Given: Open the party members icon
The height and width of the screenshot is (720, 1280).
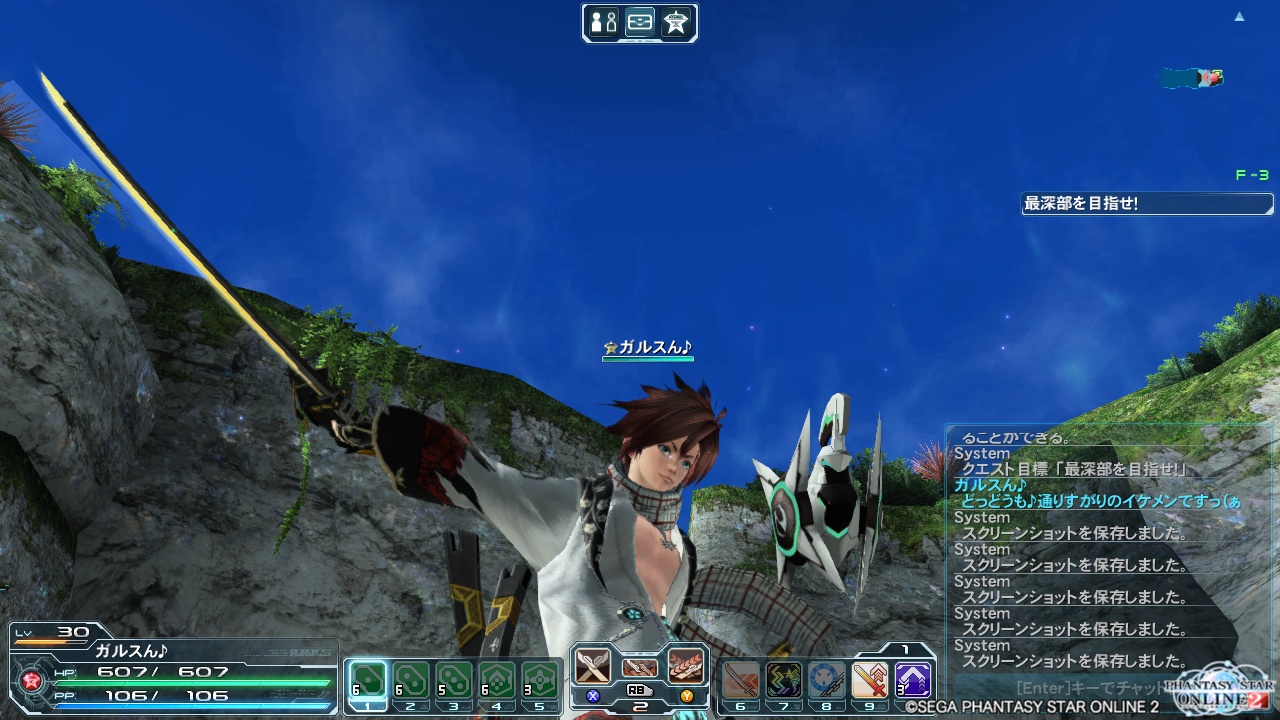Looking at the screenshot, I should (603, 23).
